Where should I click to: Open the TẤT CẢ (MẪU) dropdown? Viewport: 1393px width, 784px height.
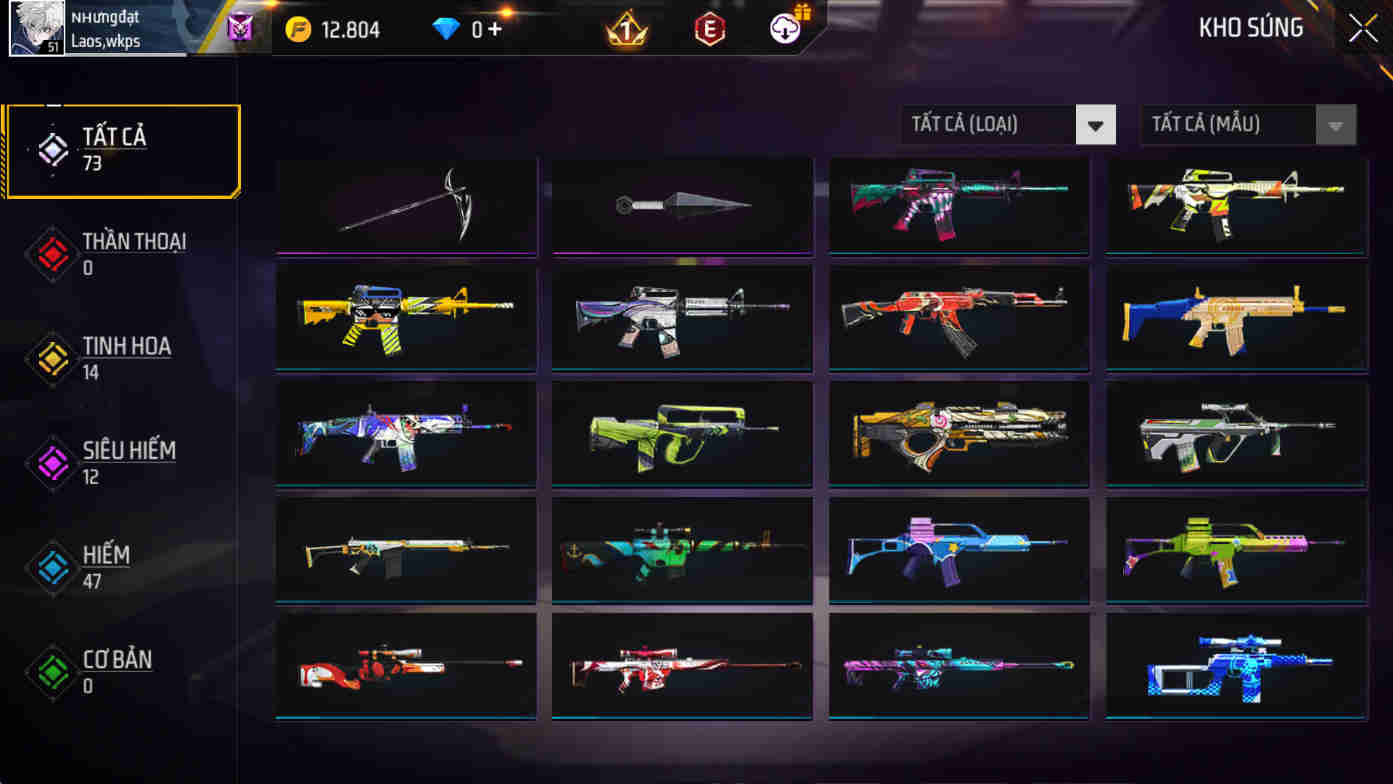[x=1230, y=124]
